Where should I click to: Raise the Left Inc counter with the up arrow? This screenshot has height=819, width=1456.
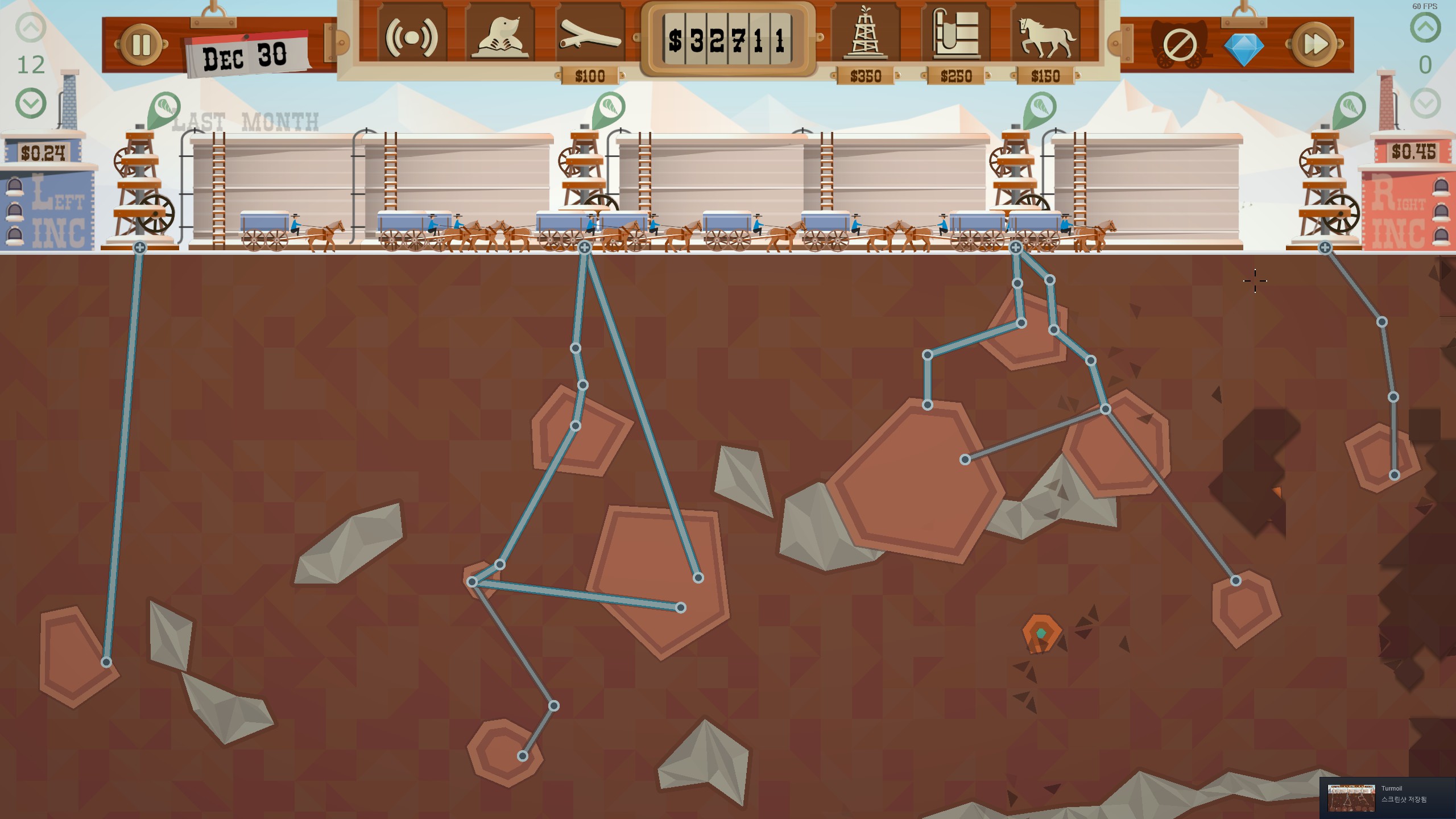click(x=31, y=27)
